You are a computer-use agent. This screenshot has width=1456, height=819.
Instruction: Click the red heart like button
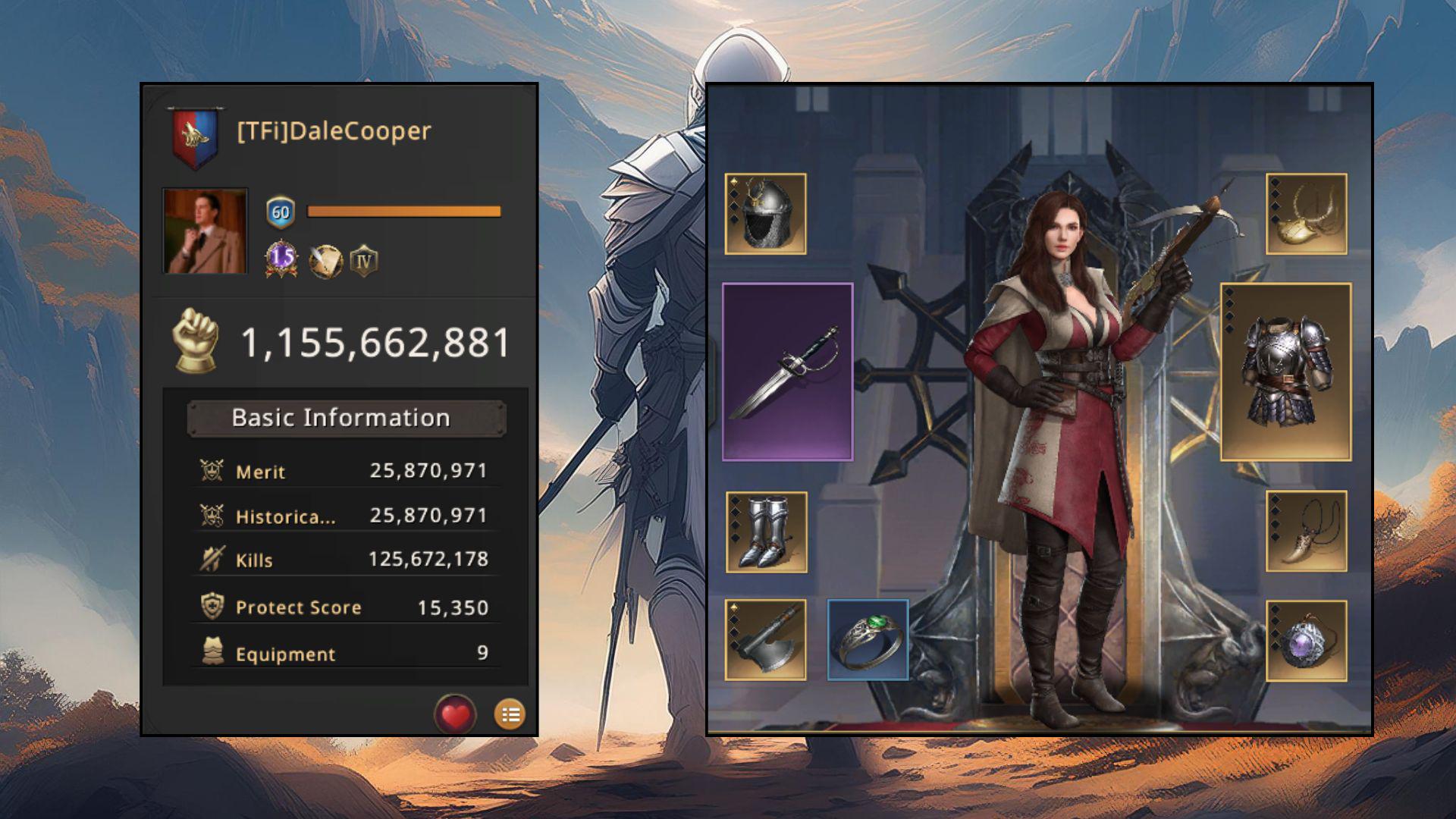tap(455, 714)
